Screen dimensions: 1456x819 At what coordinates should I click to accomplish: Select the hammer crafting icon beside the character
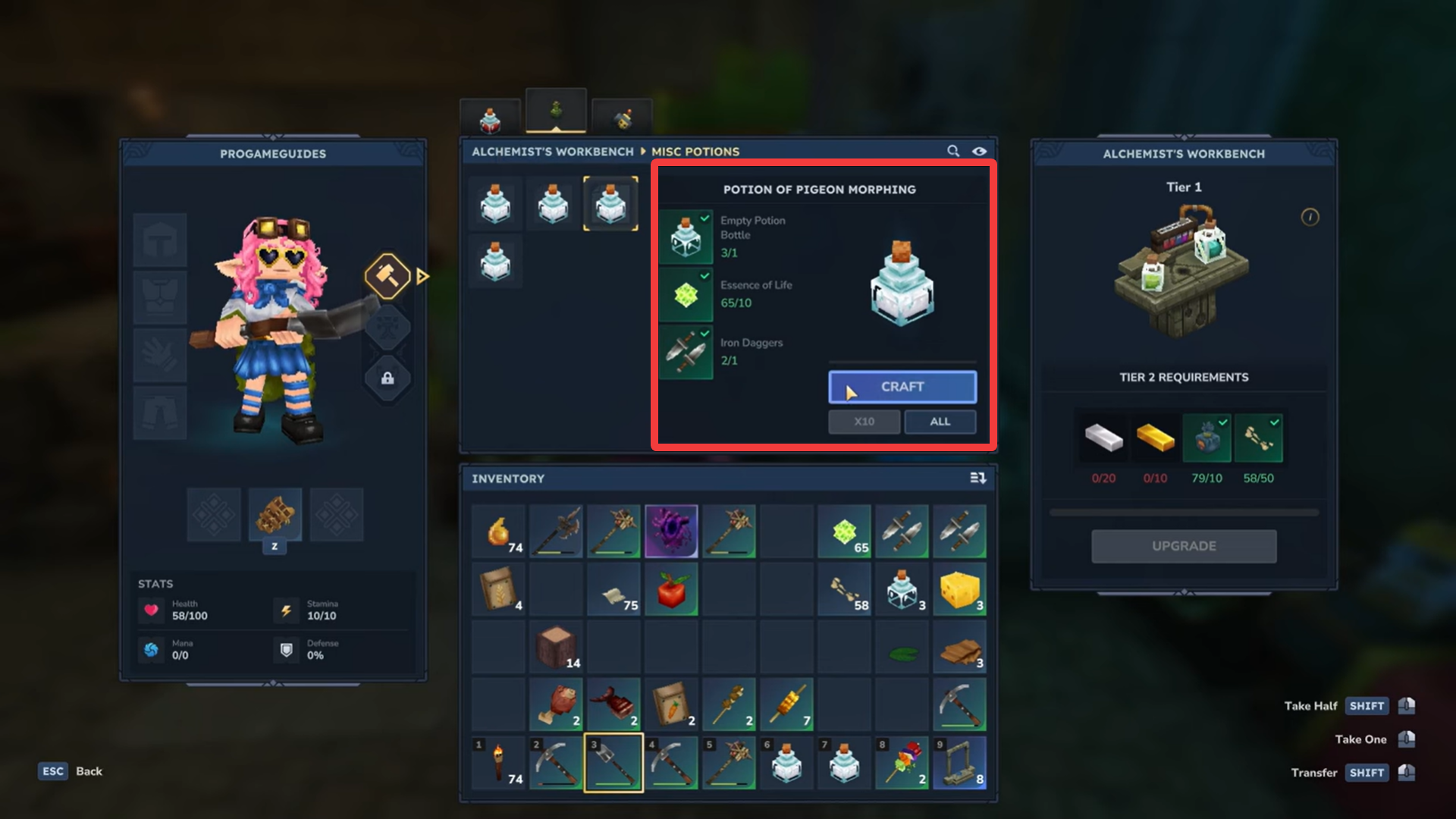pyautogui.click(x=388, y=275)
